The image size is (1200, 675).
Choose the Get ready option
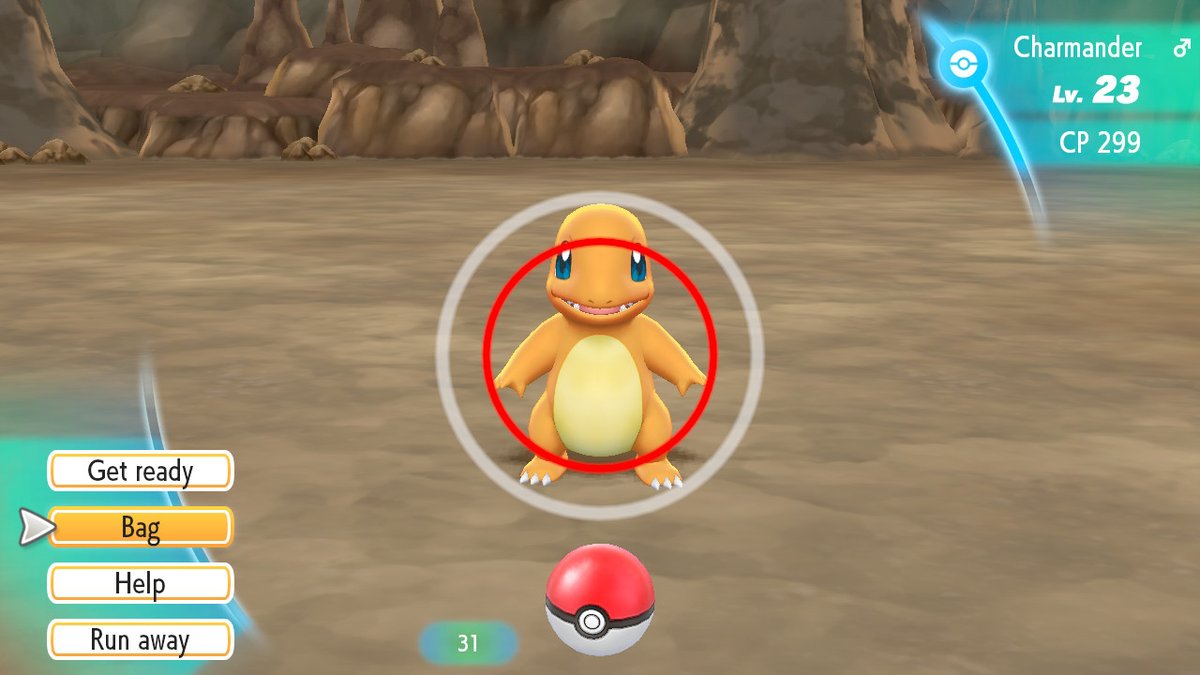pos(140,471)
